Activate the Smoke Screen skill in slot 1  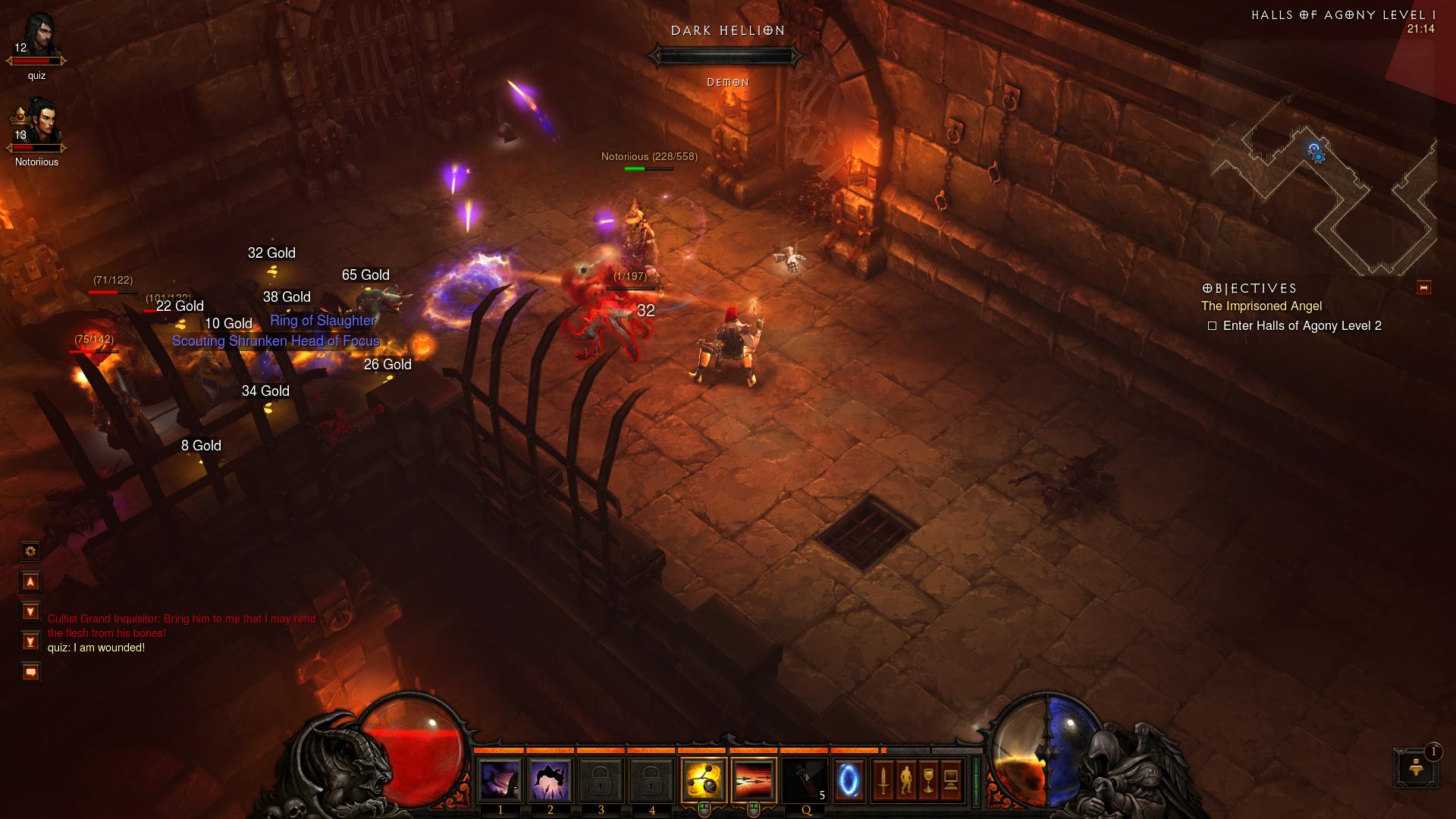point(500,780)
